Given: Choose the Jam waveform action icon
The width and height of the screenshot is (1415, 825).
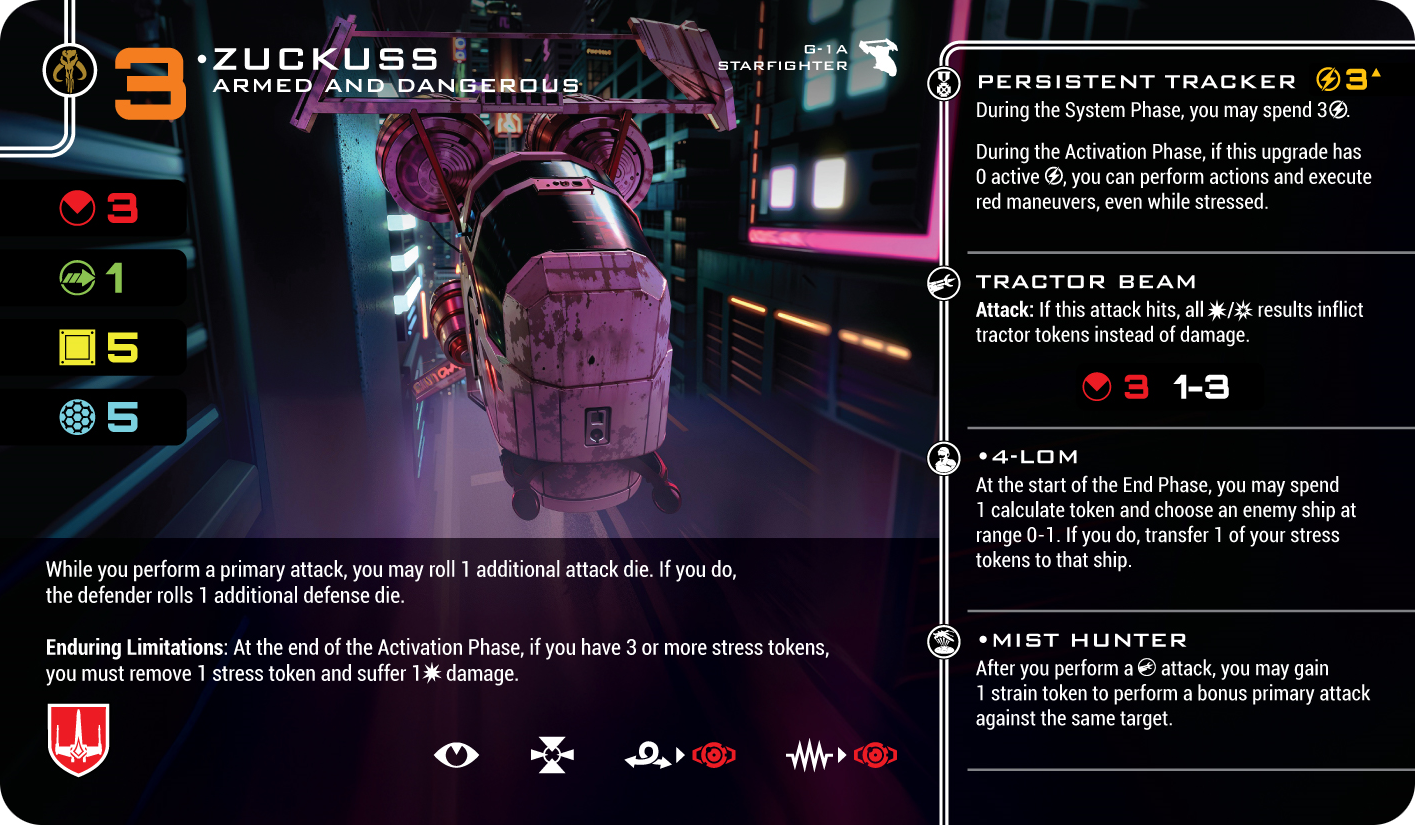Looking at the screenshot, I should coord(810,757).
